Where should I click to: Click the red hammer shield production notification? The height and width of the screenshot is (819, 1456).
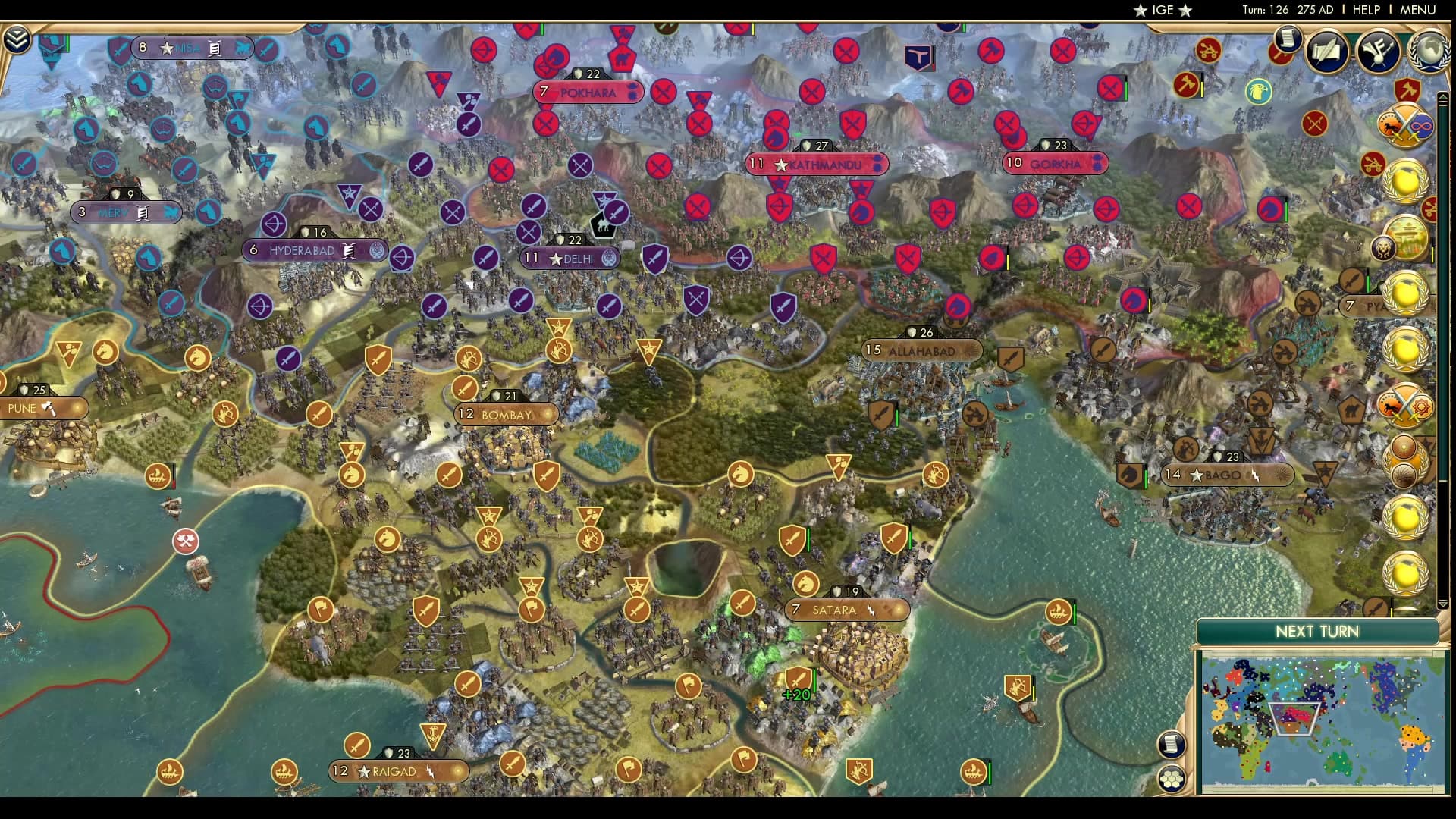tap(1407, 89)
